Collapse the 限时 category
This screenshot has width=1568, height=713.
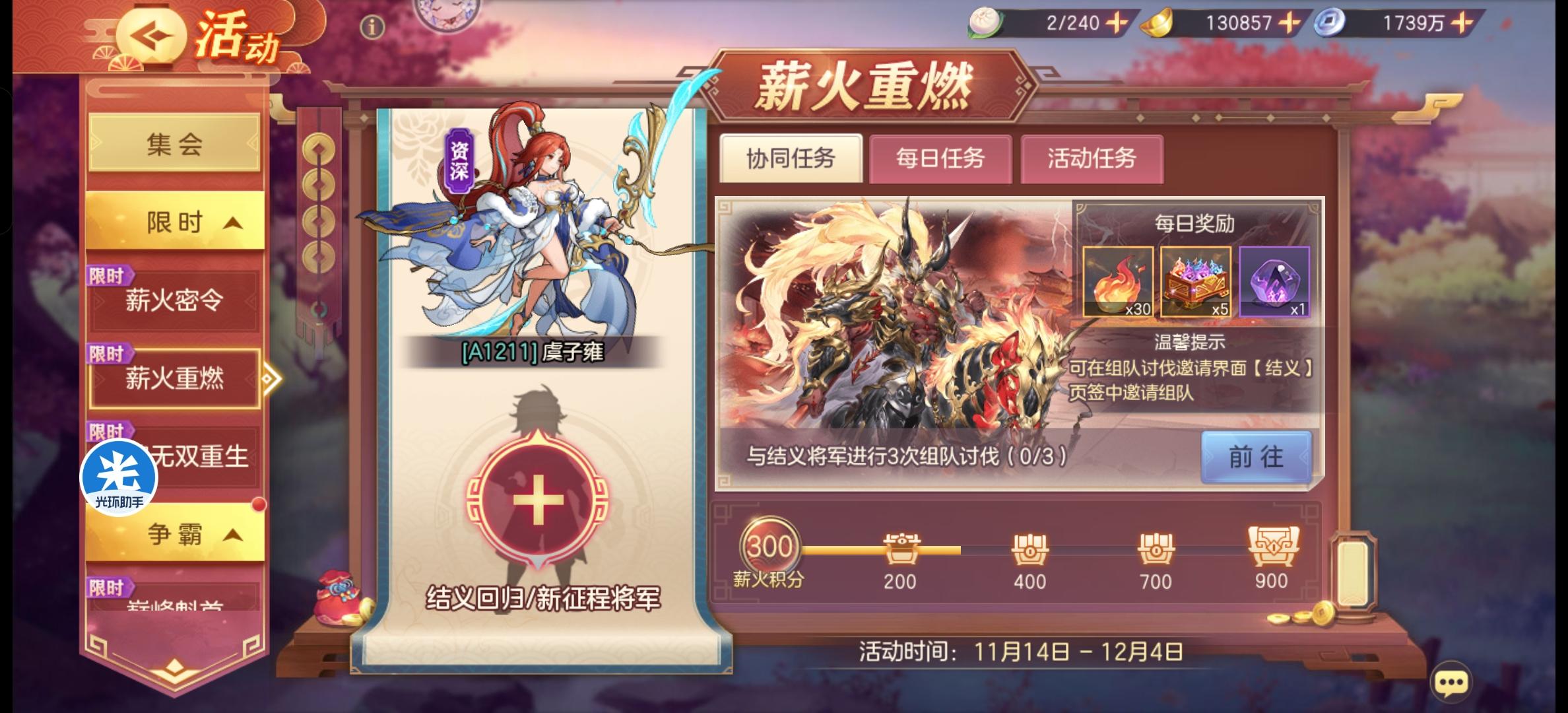[x=173, y=221]
